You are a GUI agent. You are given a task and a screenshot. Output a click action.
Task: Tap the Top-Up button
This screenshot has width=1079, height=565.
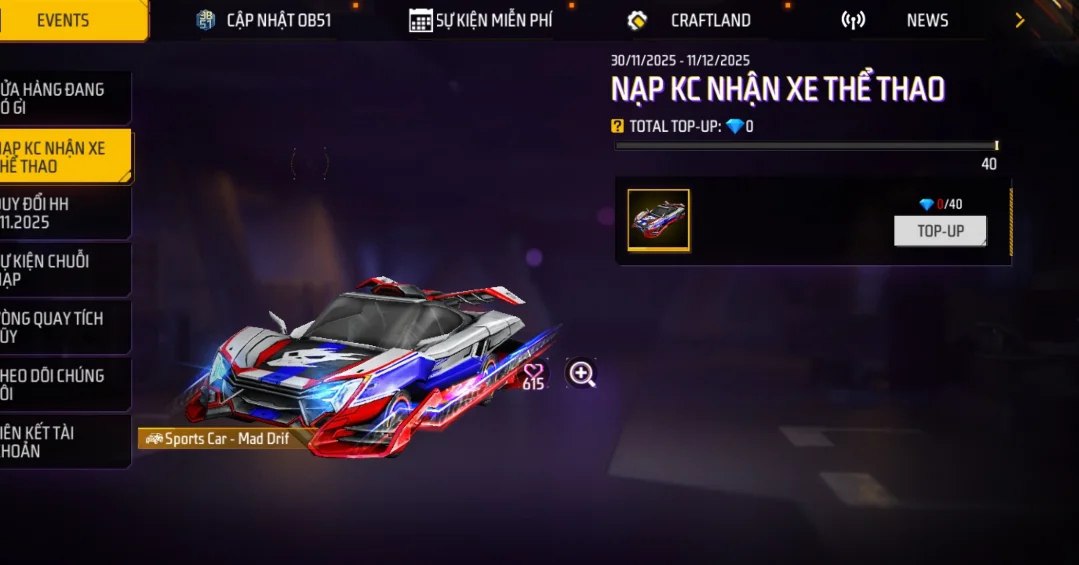coord(939,231)
